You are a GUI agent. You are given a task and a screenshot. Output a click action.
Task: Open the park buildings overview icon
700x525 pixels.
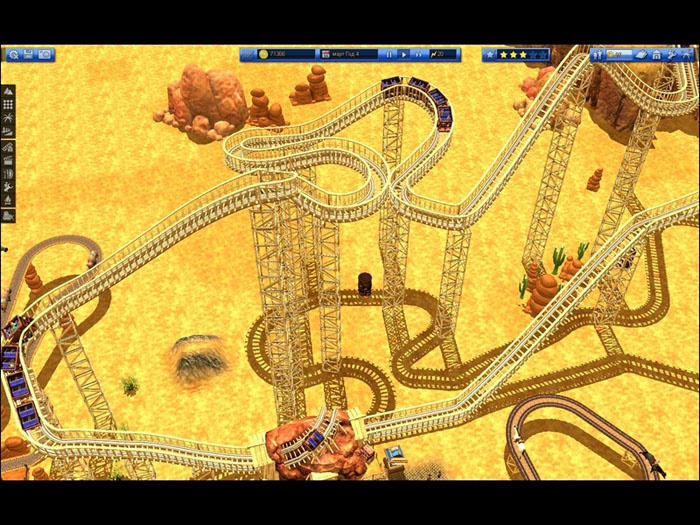tap(657, 55)
